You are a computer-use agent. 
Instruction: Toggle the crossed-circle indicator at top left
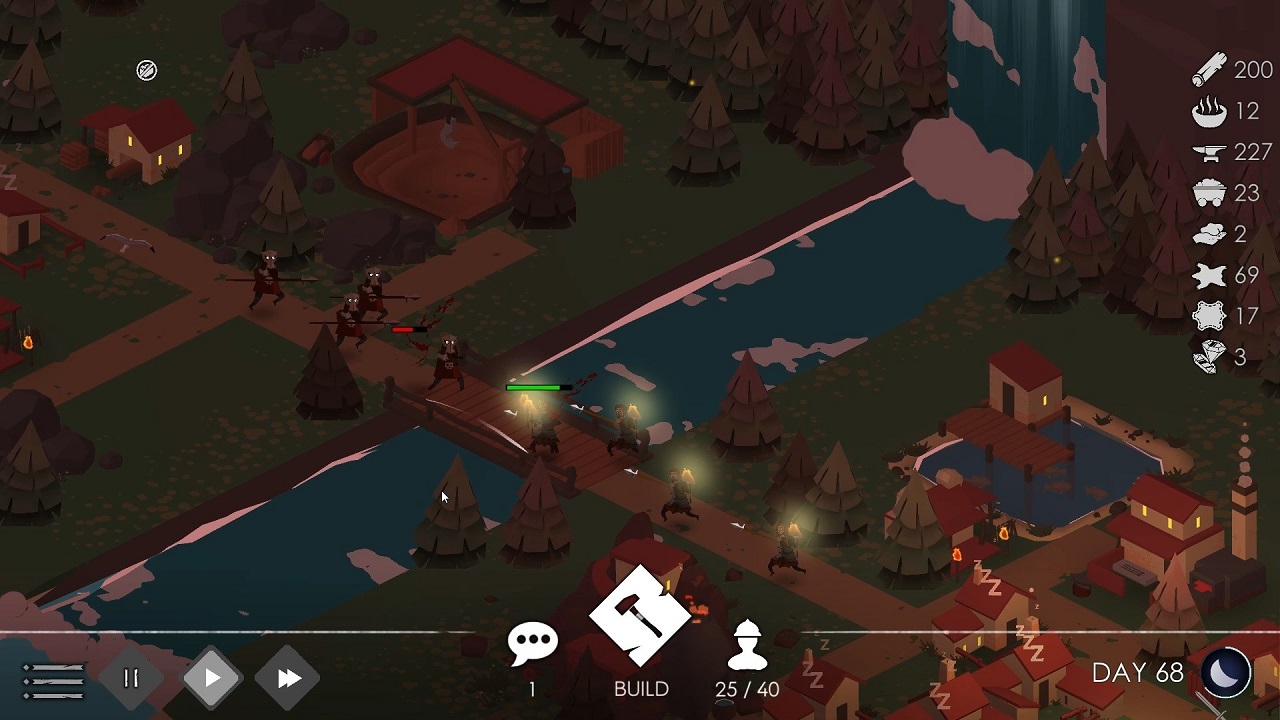[146, 69]
